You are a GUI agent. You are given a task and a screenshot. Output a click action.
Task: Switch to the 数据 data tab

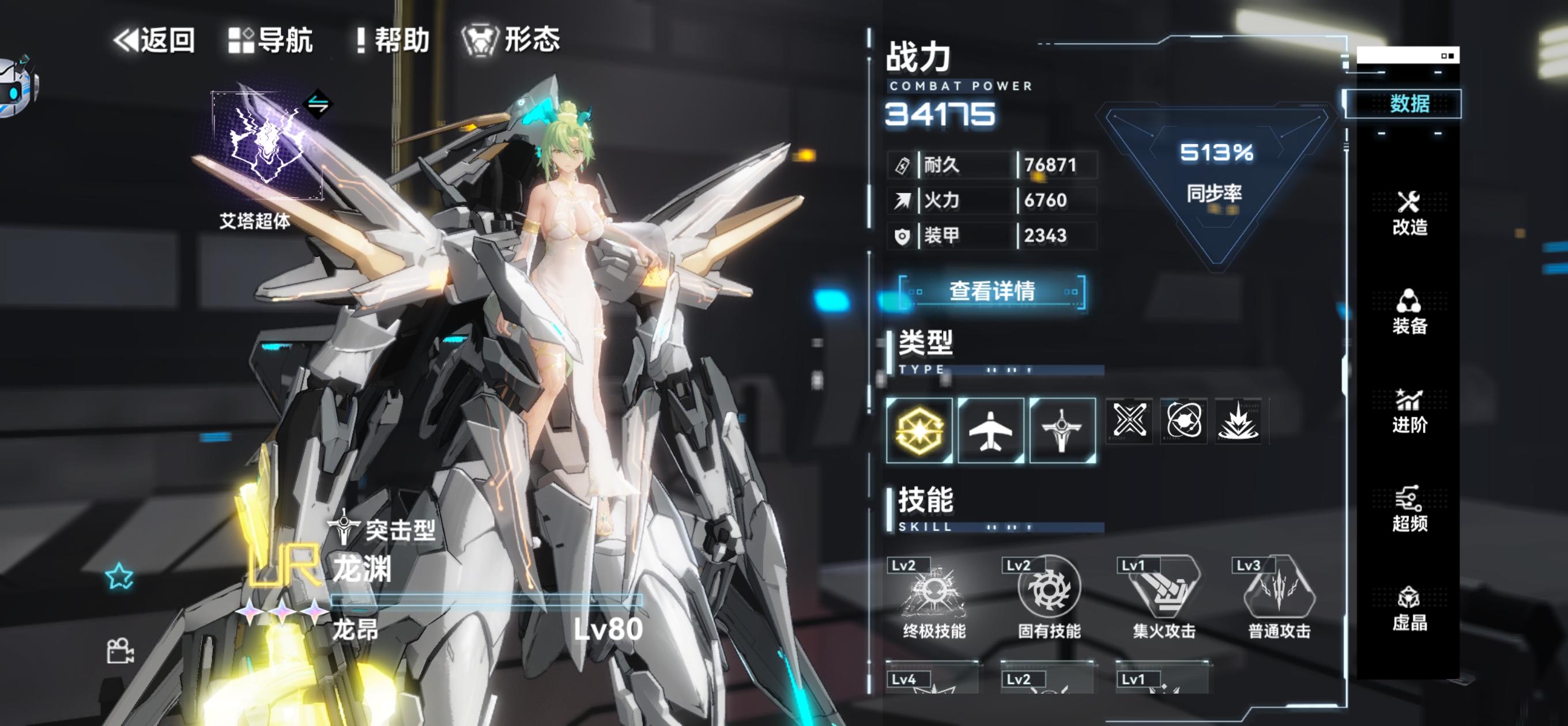tap(1408, 104)
